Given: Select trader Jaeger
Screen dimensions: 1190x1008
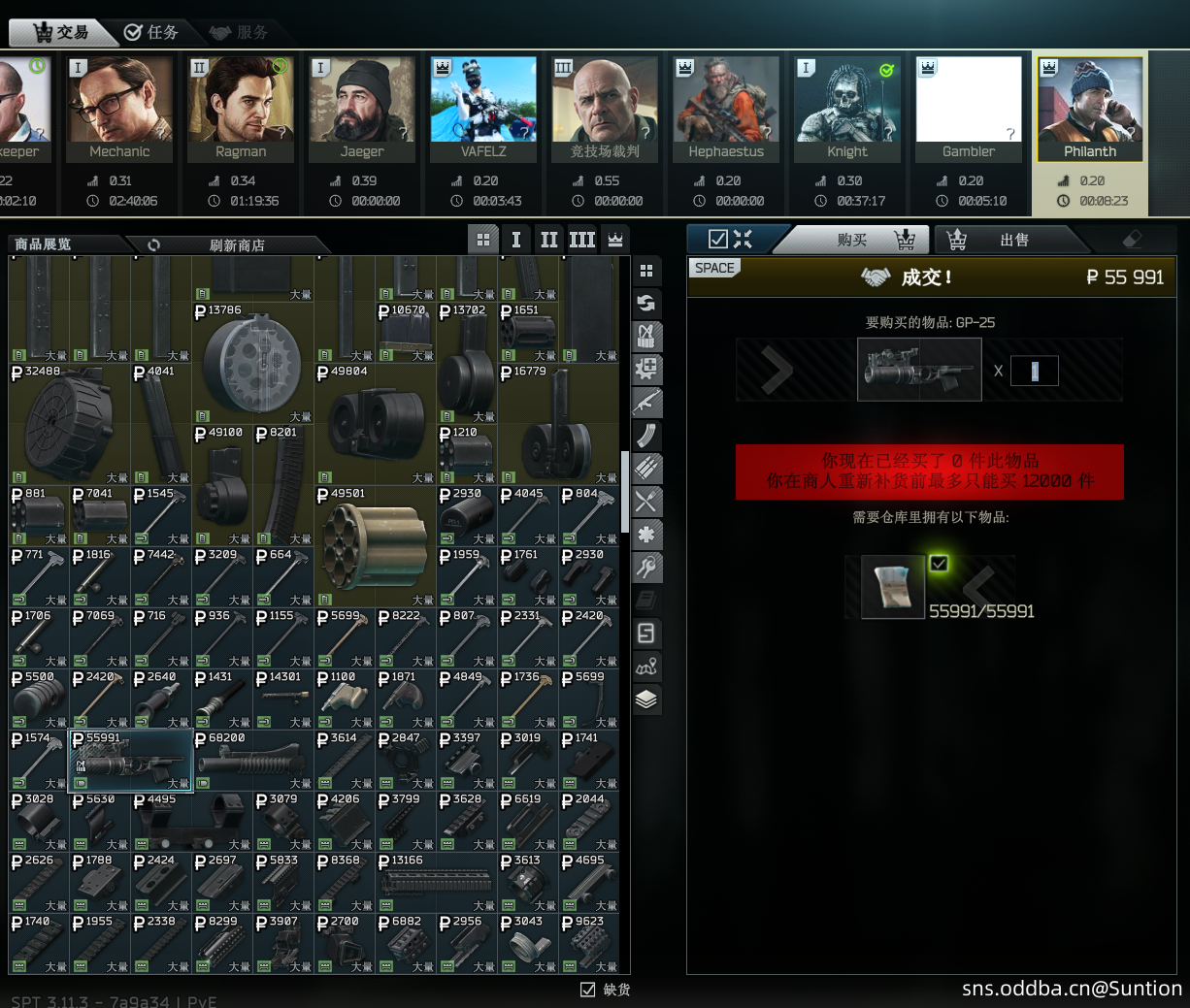Looking at the screenshot, I should (362, 108).
